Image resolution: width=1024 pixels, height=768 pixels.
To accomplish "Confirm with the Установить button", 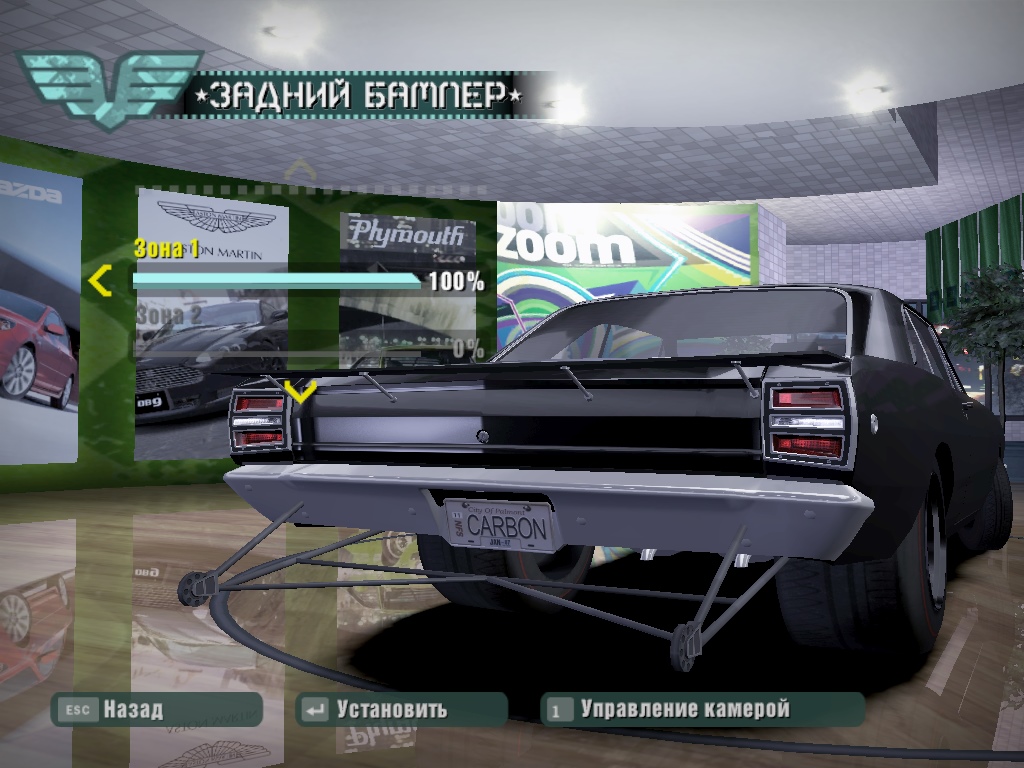I will click(402, 710).
